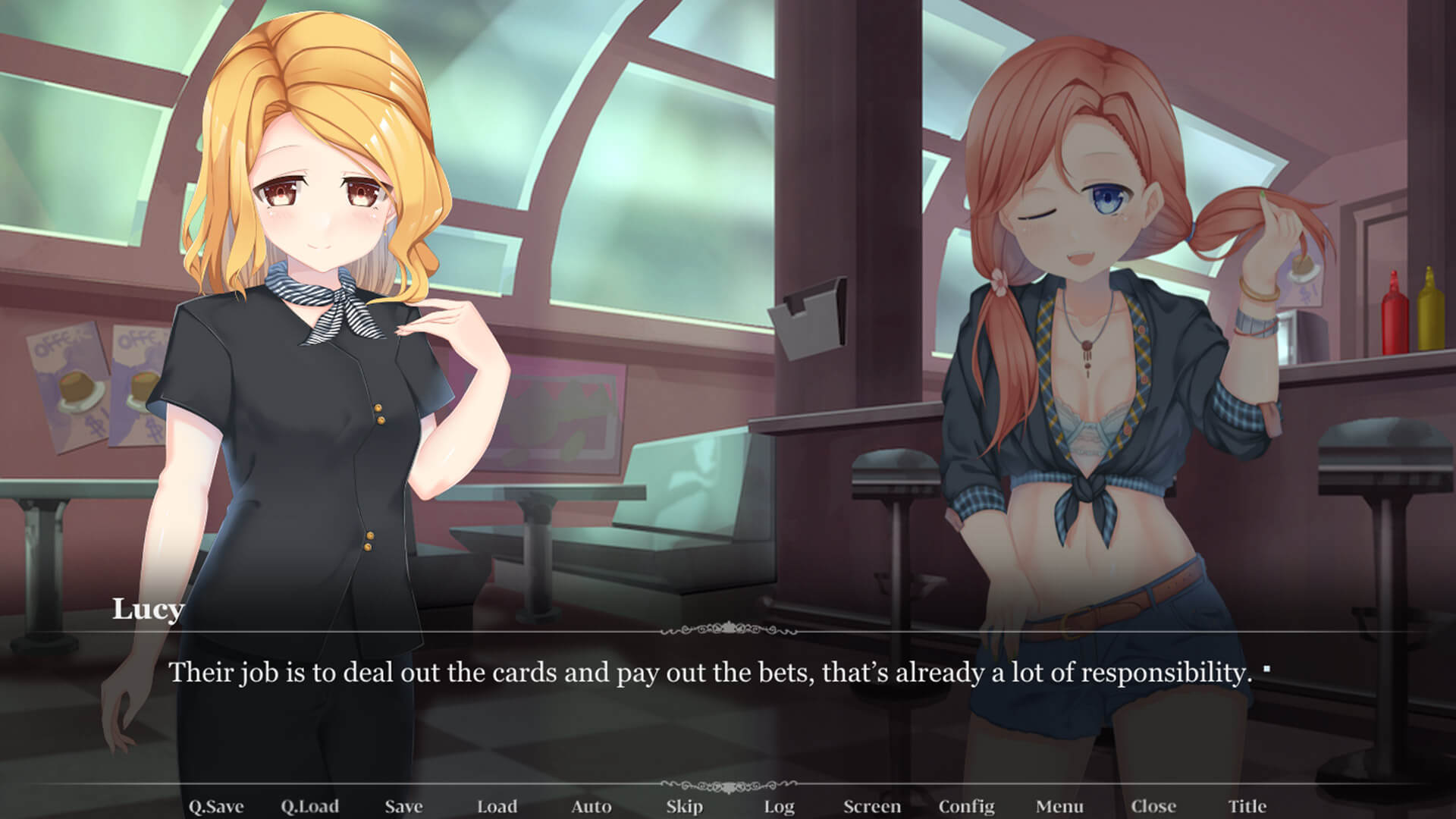Viewport: 1456px width, 819px height.
Task: Return to the Title screen
Action: point(1247,806)
